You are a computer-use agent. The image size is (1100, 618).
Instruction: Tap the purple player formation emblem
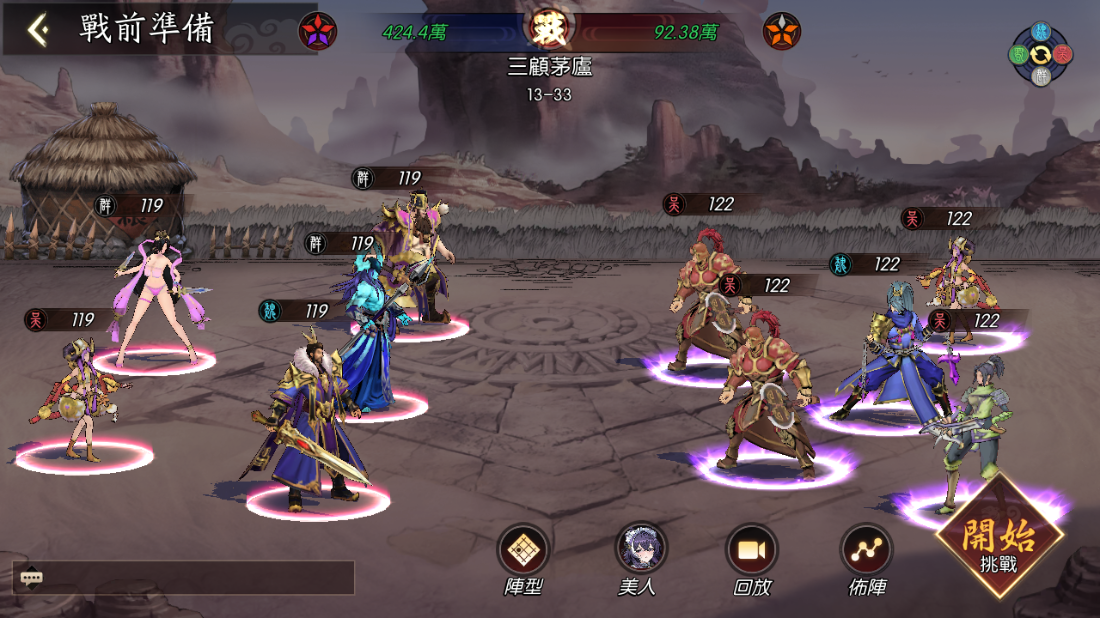(318, 32)
